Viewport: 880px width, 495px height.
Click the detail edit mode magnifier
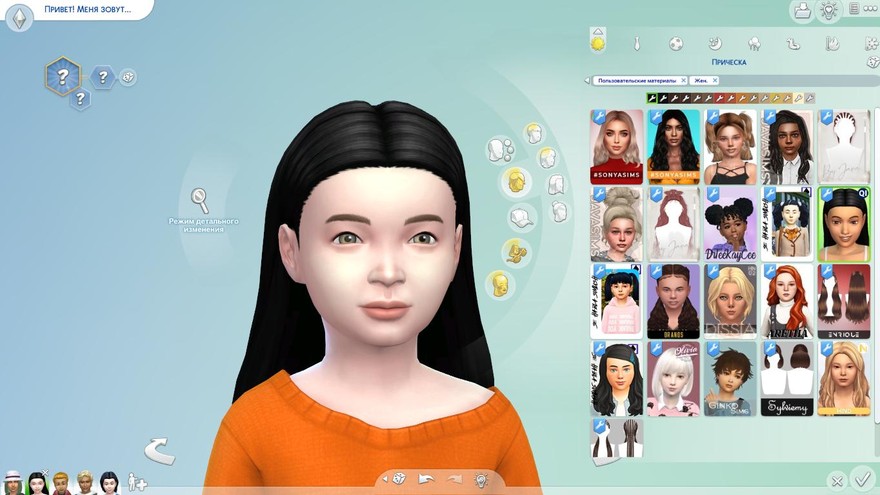[200, 197]
